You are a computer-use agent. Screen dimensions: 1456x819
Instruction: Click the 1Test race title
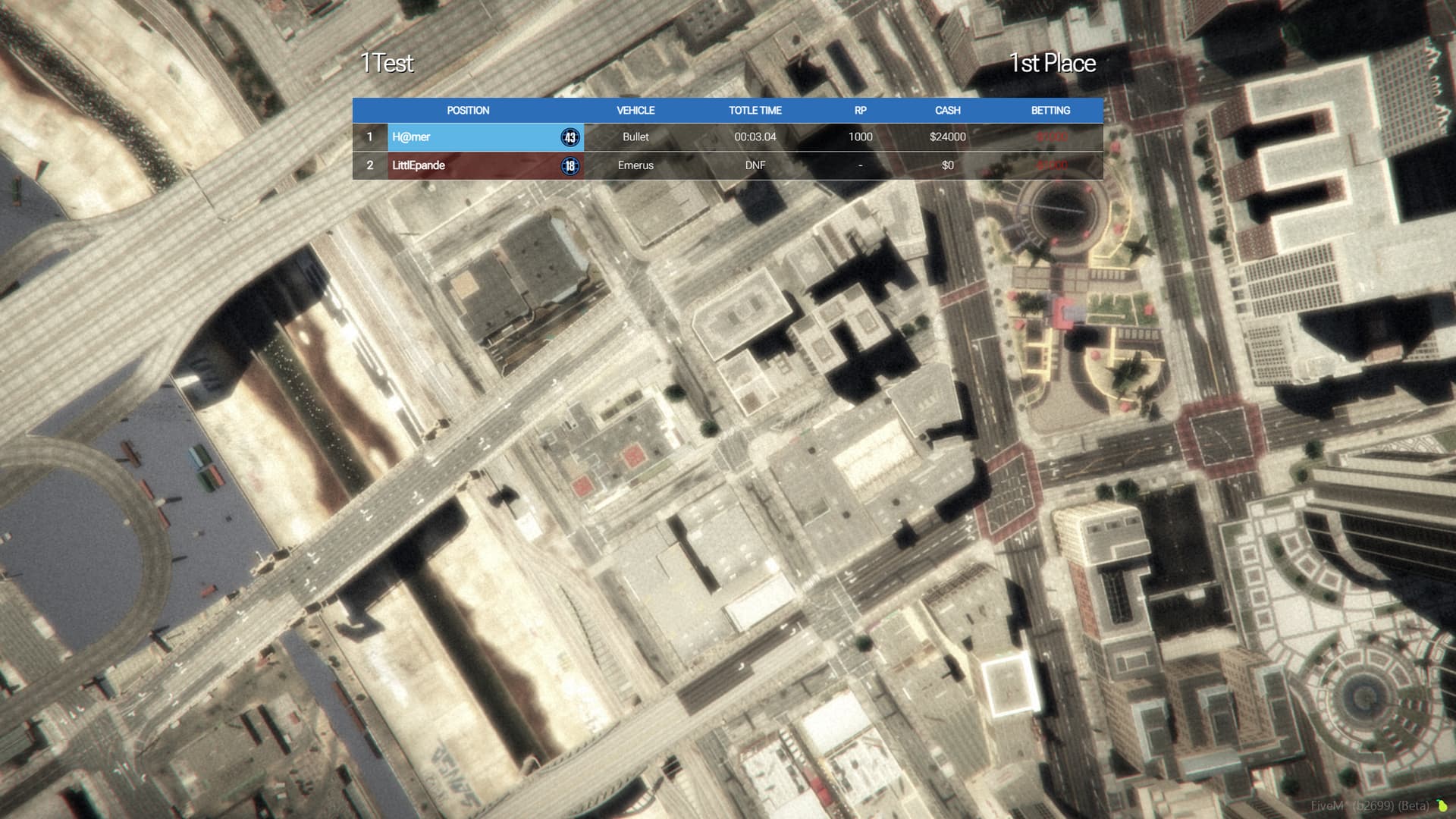pyautogui.click(x=388, y=64)
